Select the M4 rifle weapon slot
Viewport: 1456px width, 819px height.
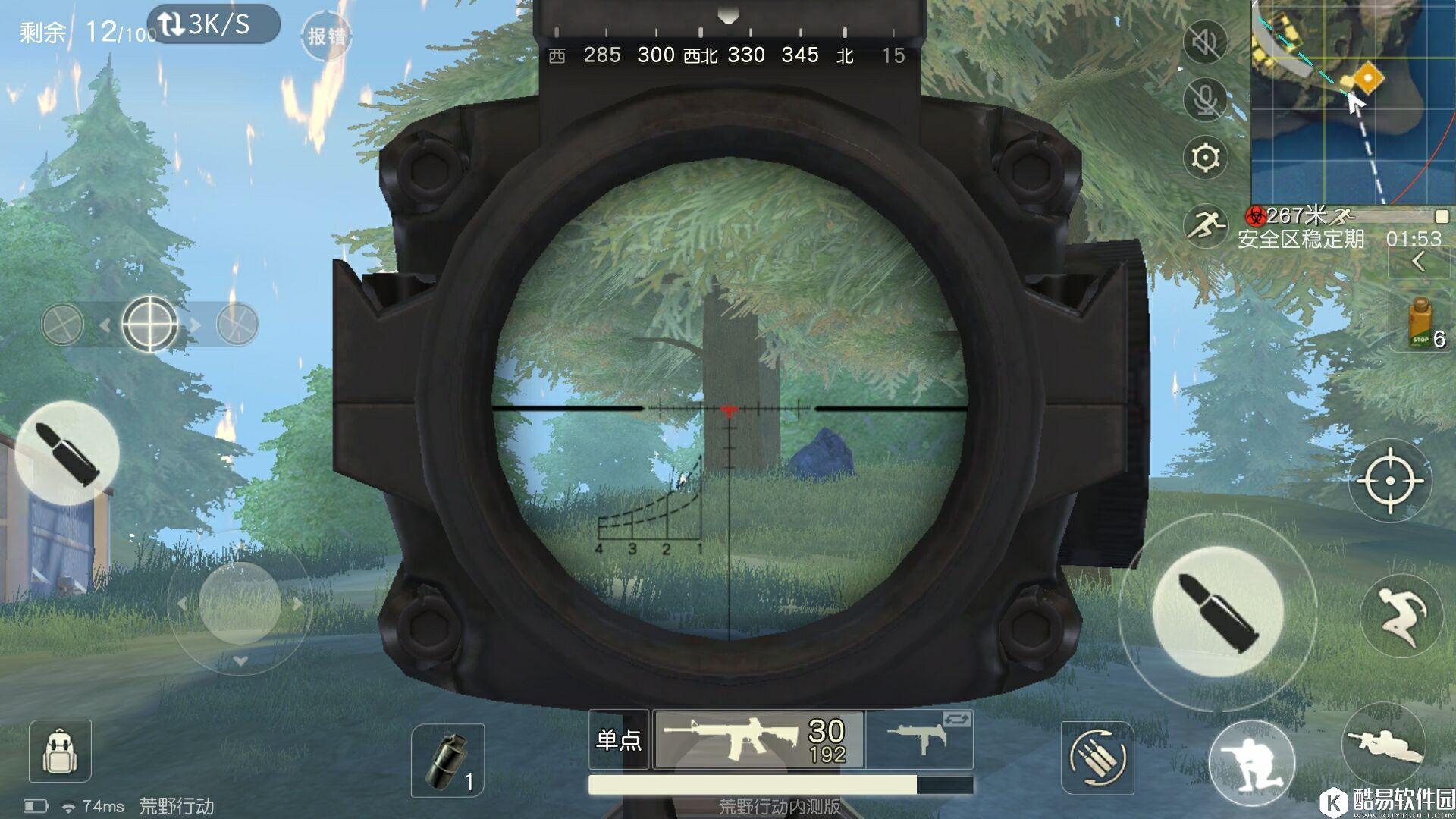758,739
